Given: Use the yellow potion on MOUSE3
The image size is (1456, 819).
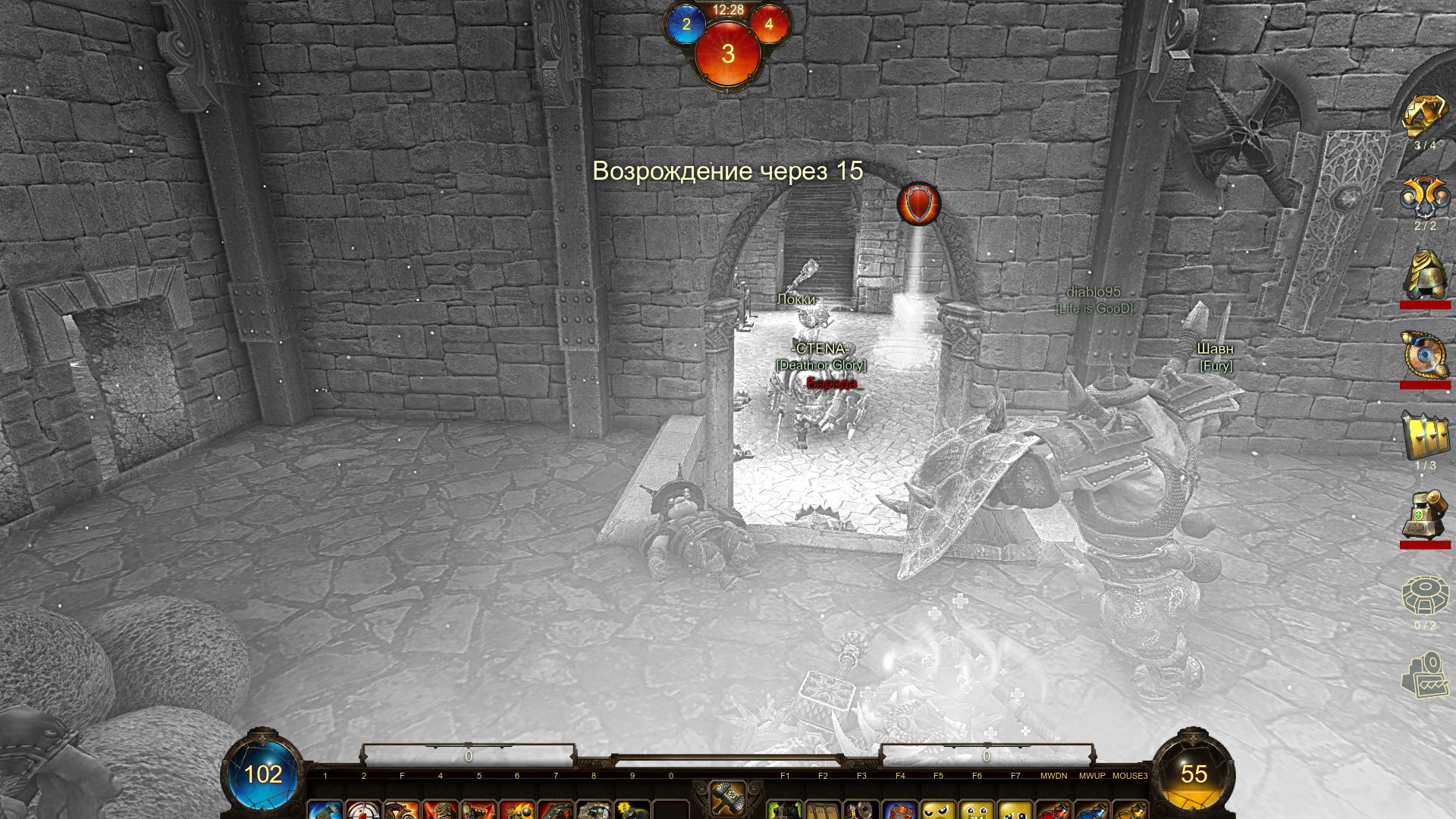Looking at the screenshot, I should pos(1130,809).
